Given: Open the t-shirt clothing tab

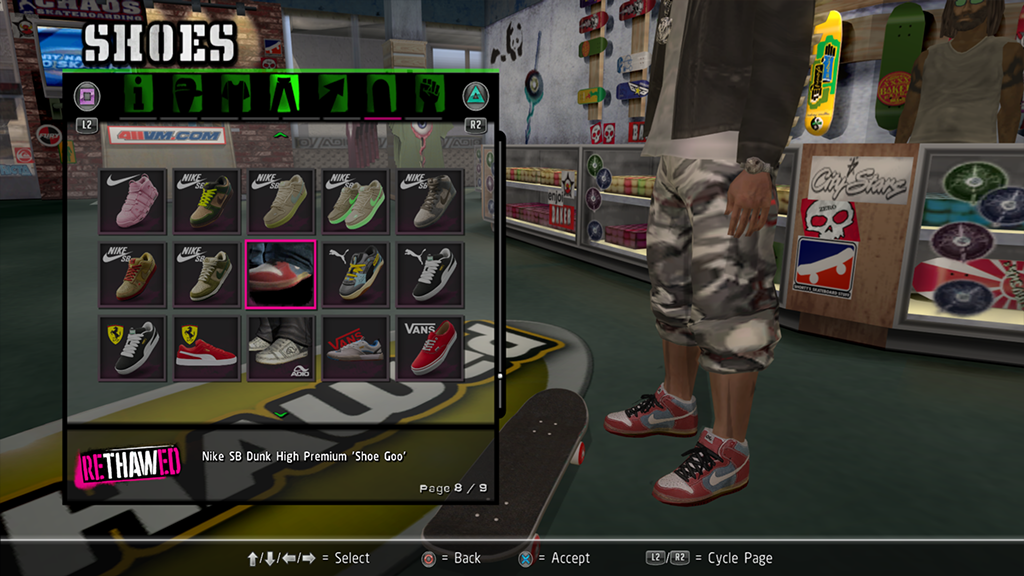Looking at the screenshot, I should tap(236, 96).
